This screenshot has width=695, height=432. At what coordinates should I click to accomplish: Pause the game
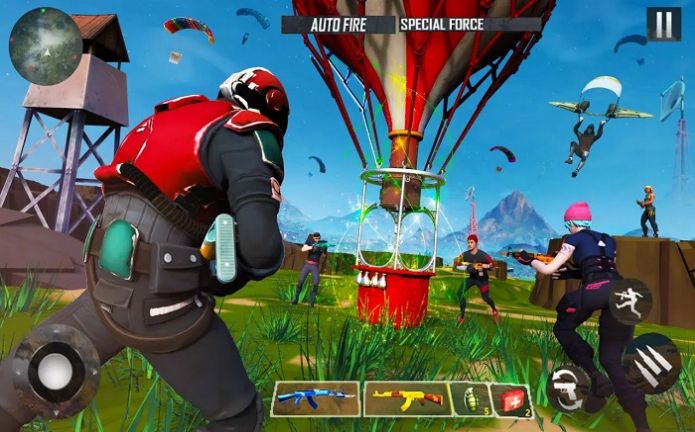tap(663, 24)
